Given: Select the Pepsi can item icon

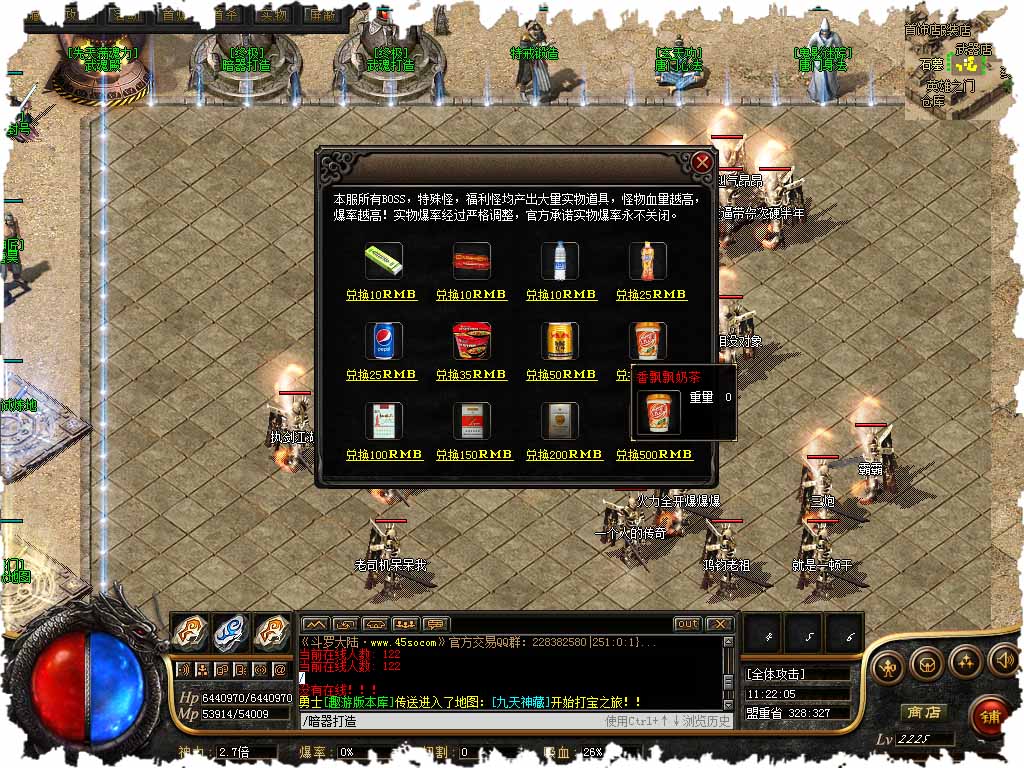Looking at the screenshot, I should point(384,341).
